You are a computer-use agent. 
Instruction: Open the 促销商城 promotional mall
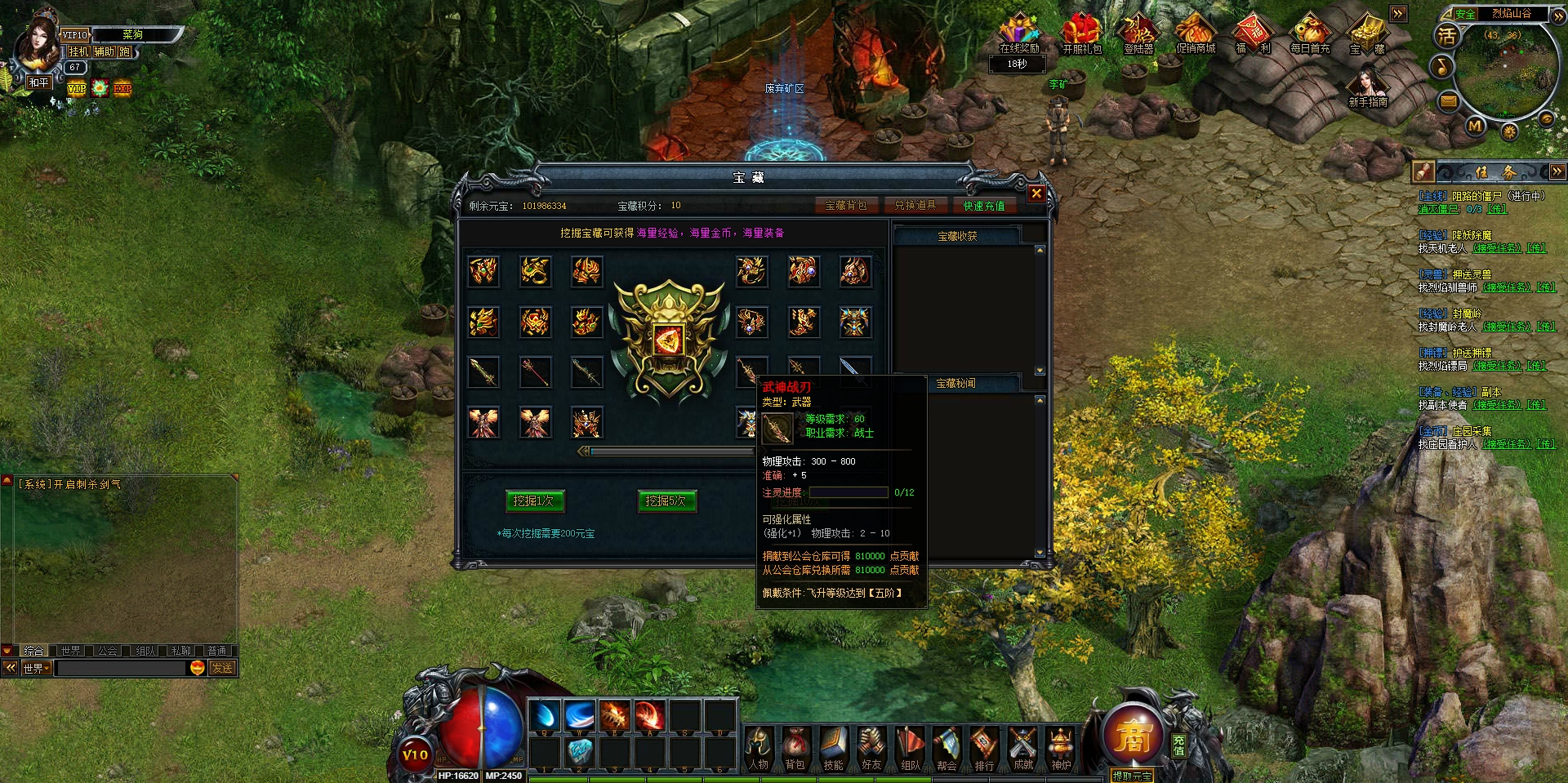tap(1196, 34)
